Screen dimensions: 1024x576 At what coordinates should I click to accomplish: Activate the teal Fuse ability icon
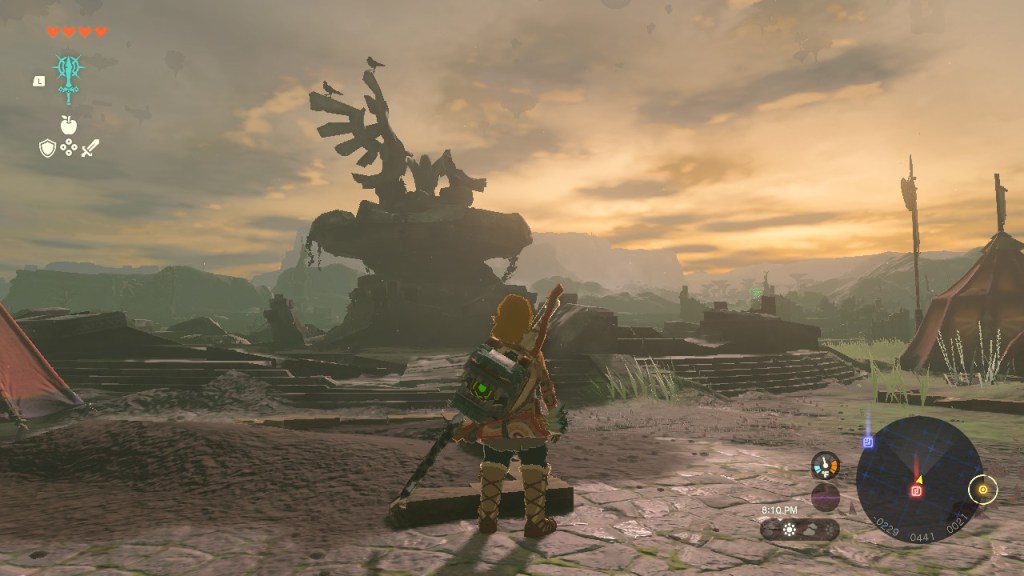coord(68,74)
